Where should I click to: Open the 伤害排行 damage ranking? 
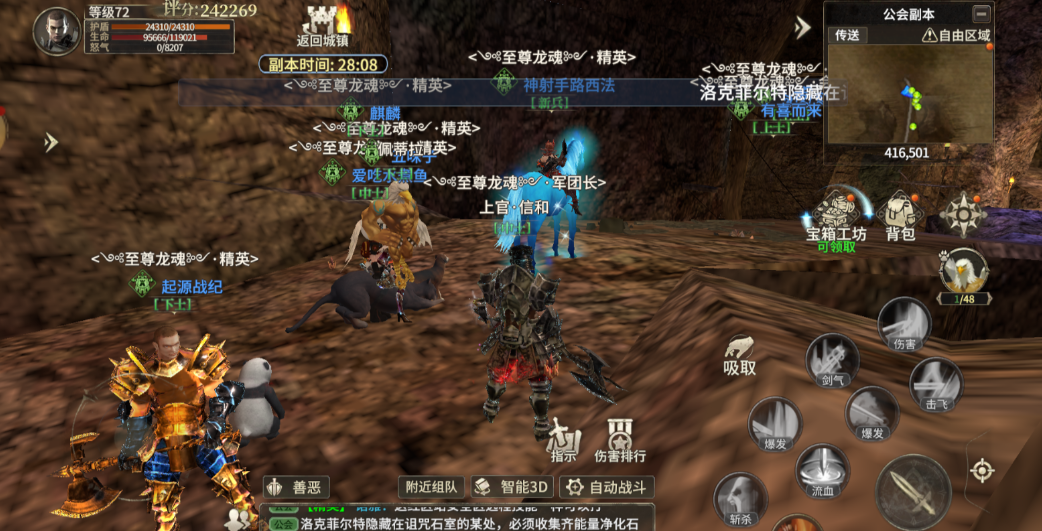[x=620, y=438]
